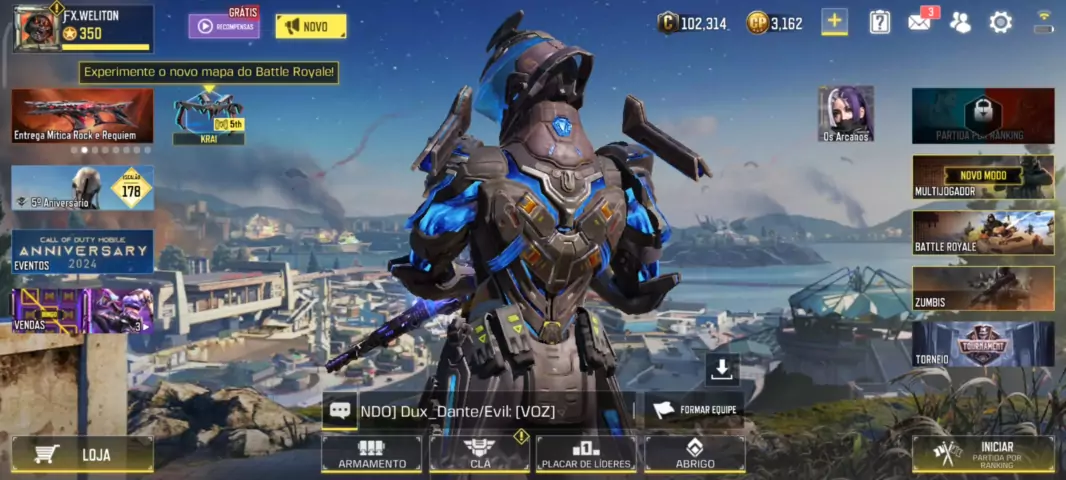Open the Loja store

83,454
